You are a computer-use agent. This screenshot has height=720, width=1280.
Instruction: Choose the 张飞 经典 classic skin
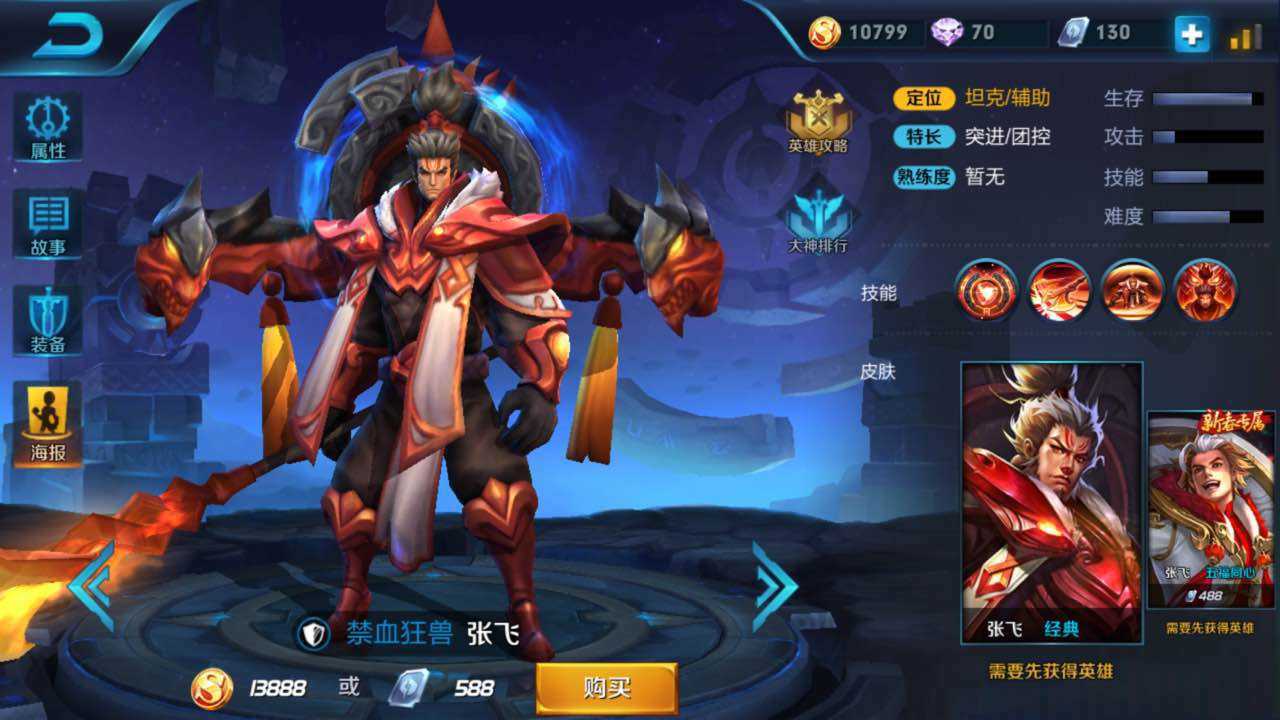1051,502
